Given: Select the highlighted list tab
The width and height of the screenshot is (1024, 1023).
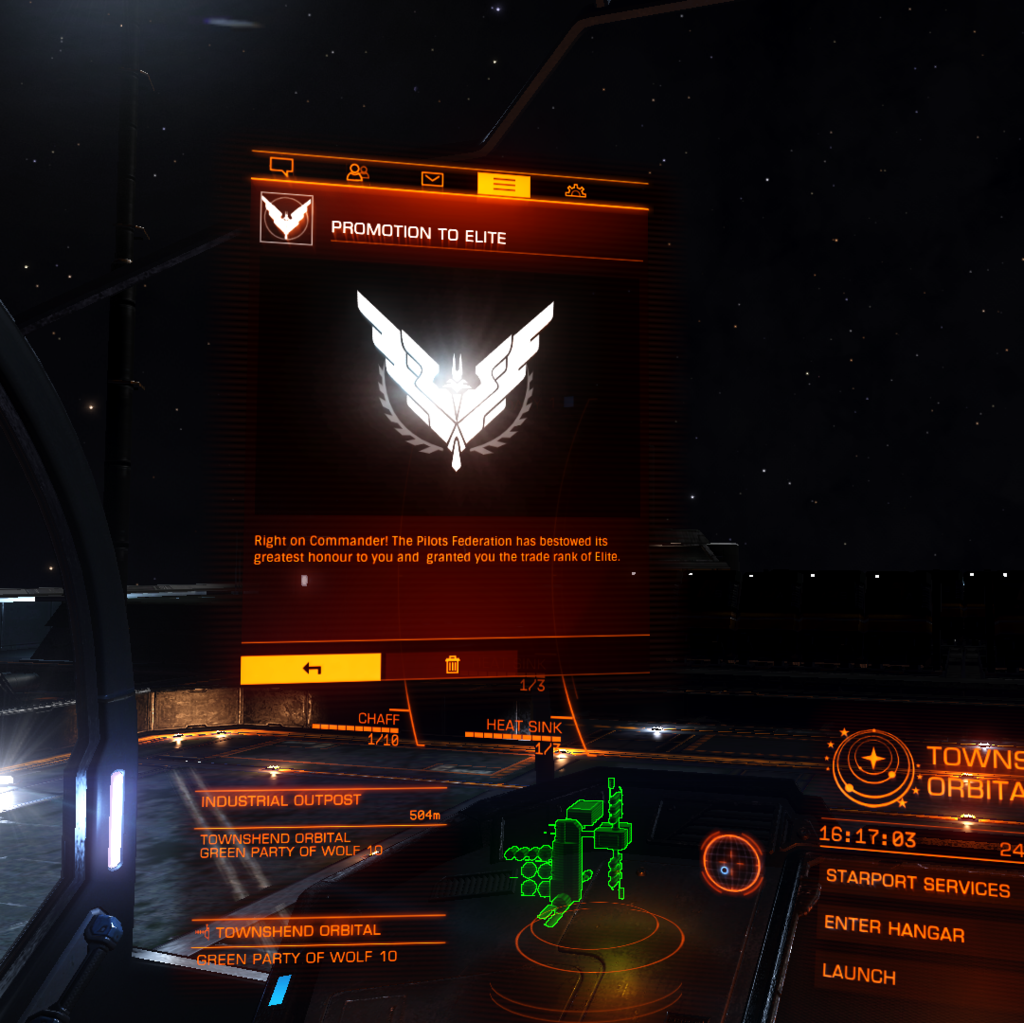Looking at the screenshot, I should pyautogui.click(x=504, y=184).
